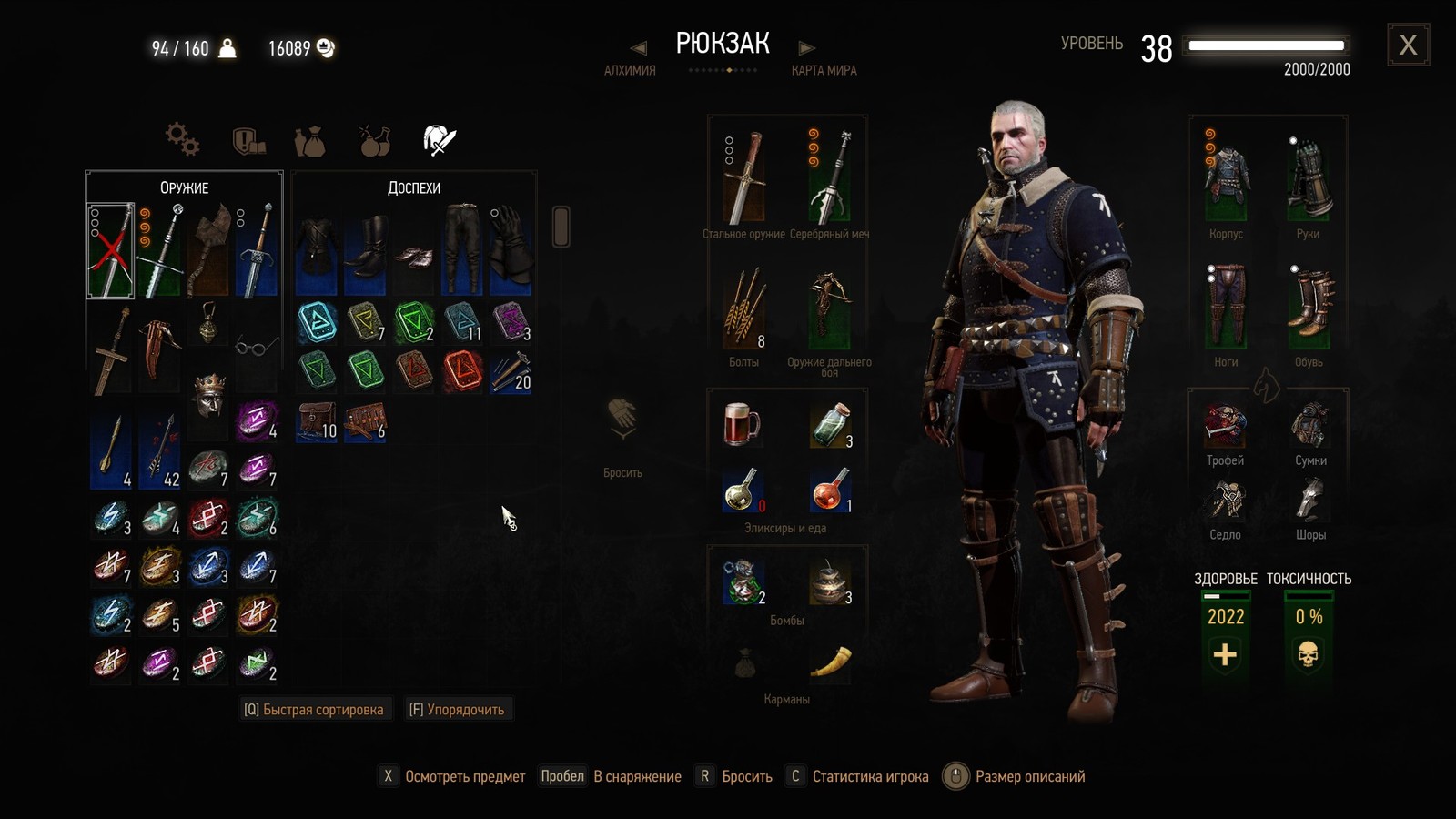Click the Упорядочить arrange button
Image resolution: width=1456 pixels, height=819 pixels.
[x=457, y=710]
